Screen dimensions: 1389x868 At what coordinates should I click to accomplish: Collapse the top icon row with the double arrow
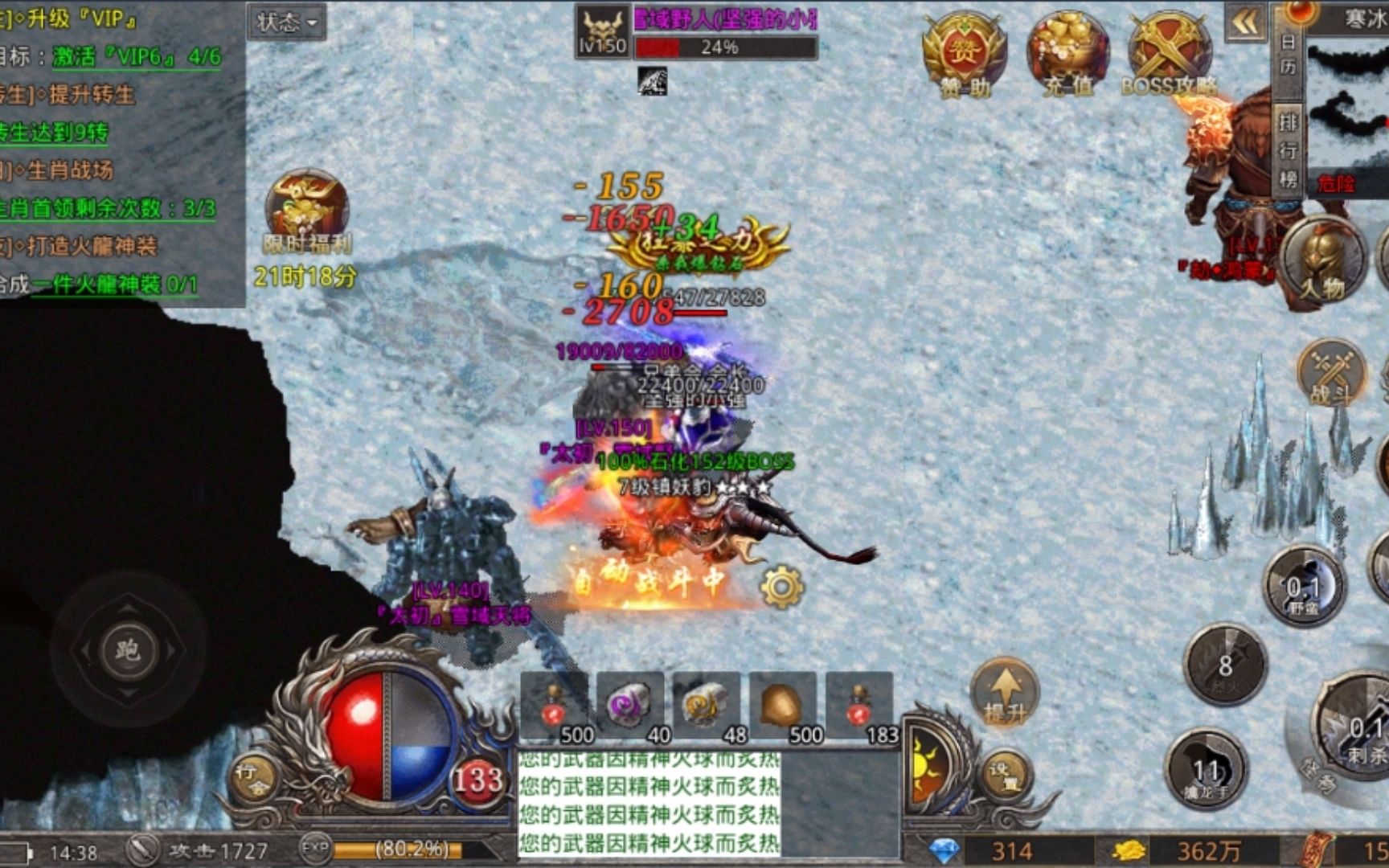[x=1244, y=23]
